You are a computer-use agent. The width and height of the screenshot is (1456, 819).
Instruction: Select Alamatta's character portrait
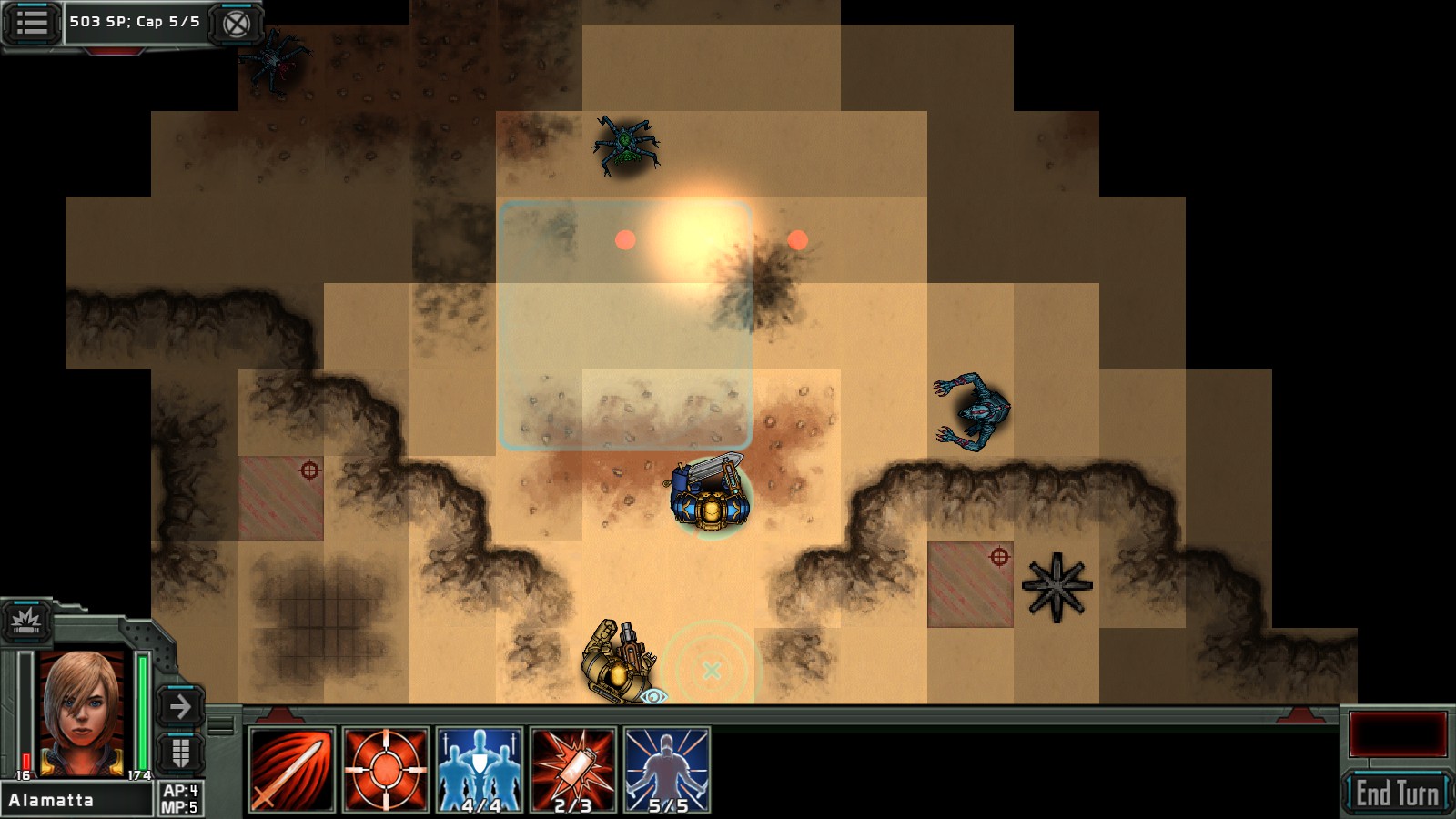click(x=82, y=710)
